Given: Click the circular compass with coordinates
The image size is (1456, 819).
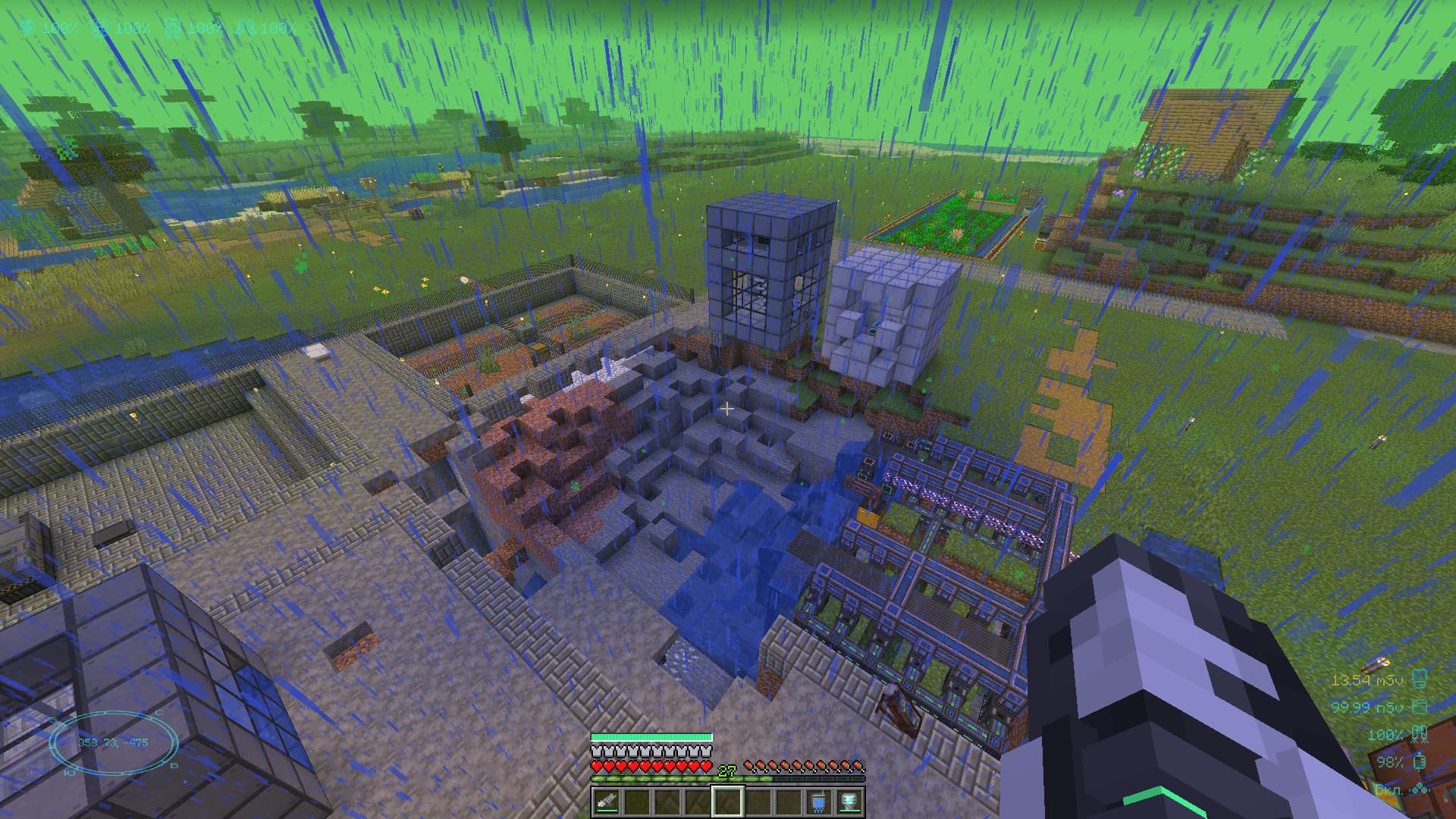Looking at the screenshot, I should coord(113,742).
